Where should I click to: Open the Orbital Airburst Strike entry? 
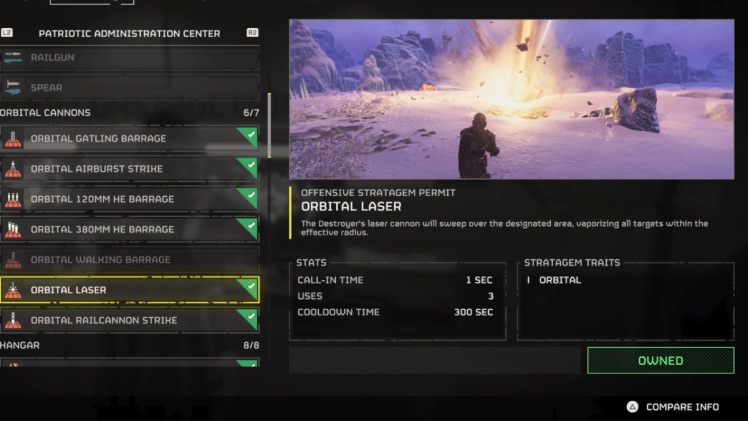click(x=130, y=169)
